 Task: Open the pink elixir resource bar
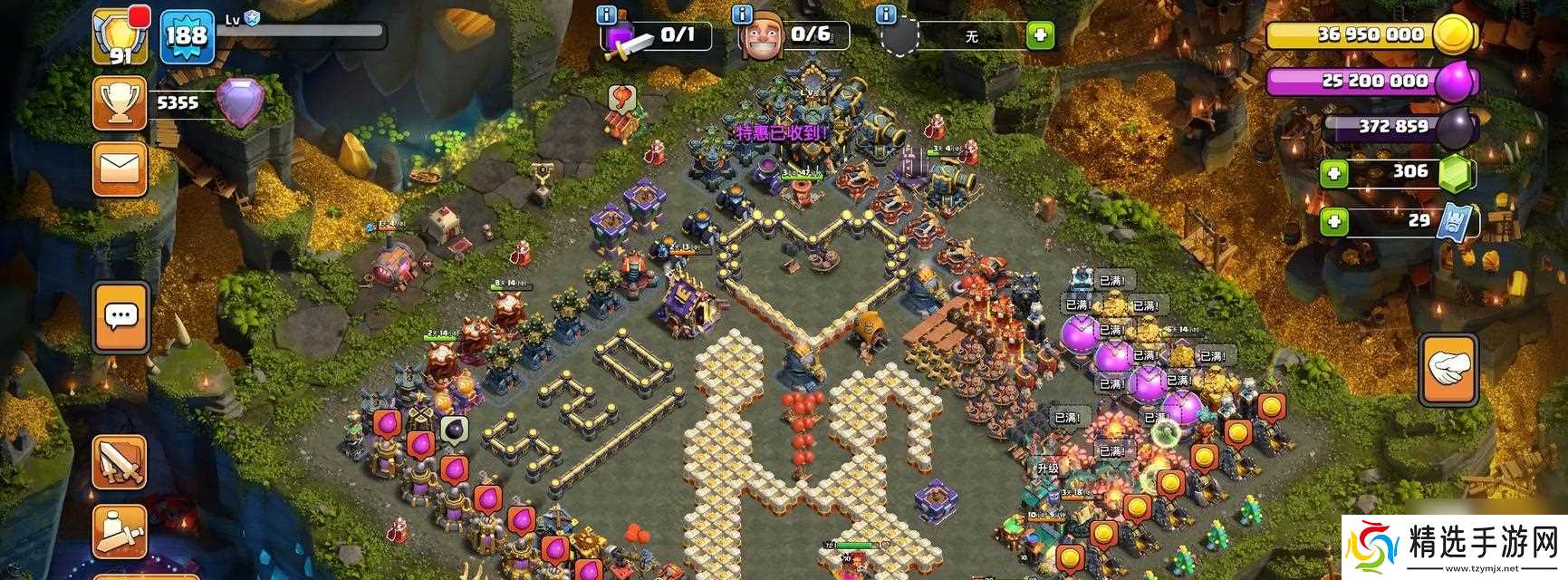tap(1370, 81)
